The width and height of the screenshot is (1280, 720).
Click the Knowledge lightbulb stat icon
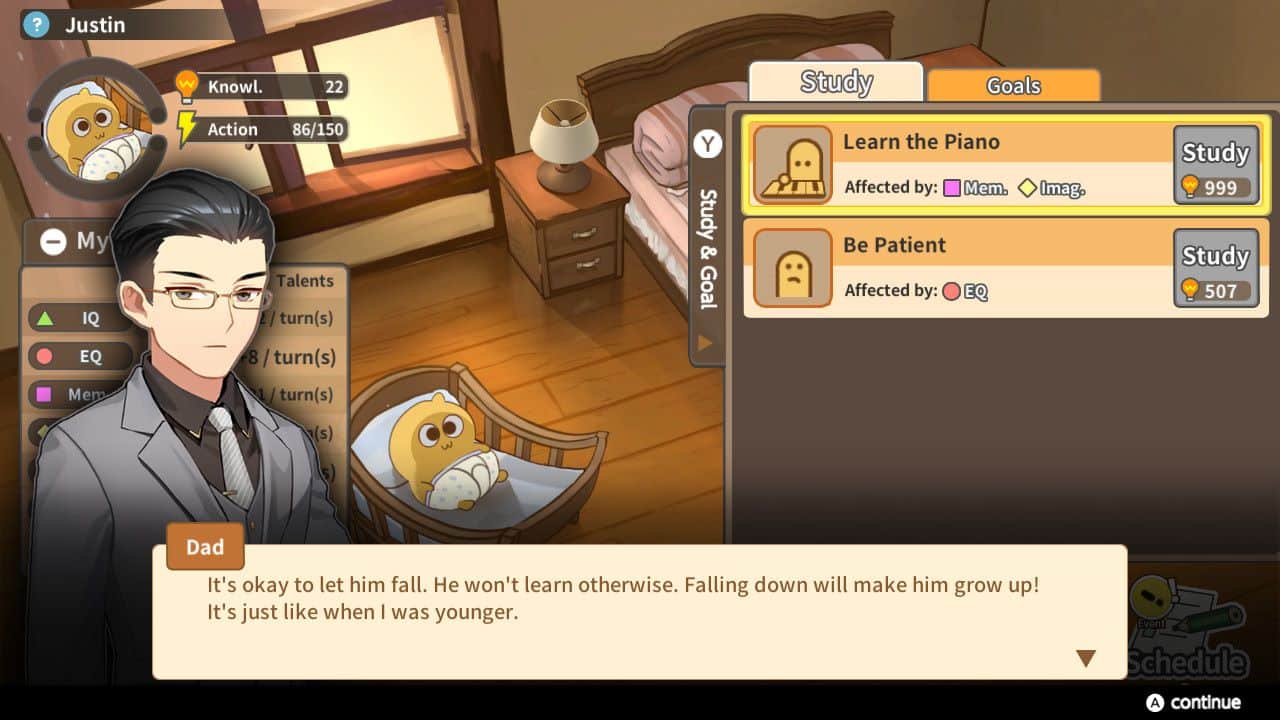pyautogui.click(x=186, y=86)
